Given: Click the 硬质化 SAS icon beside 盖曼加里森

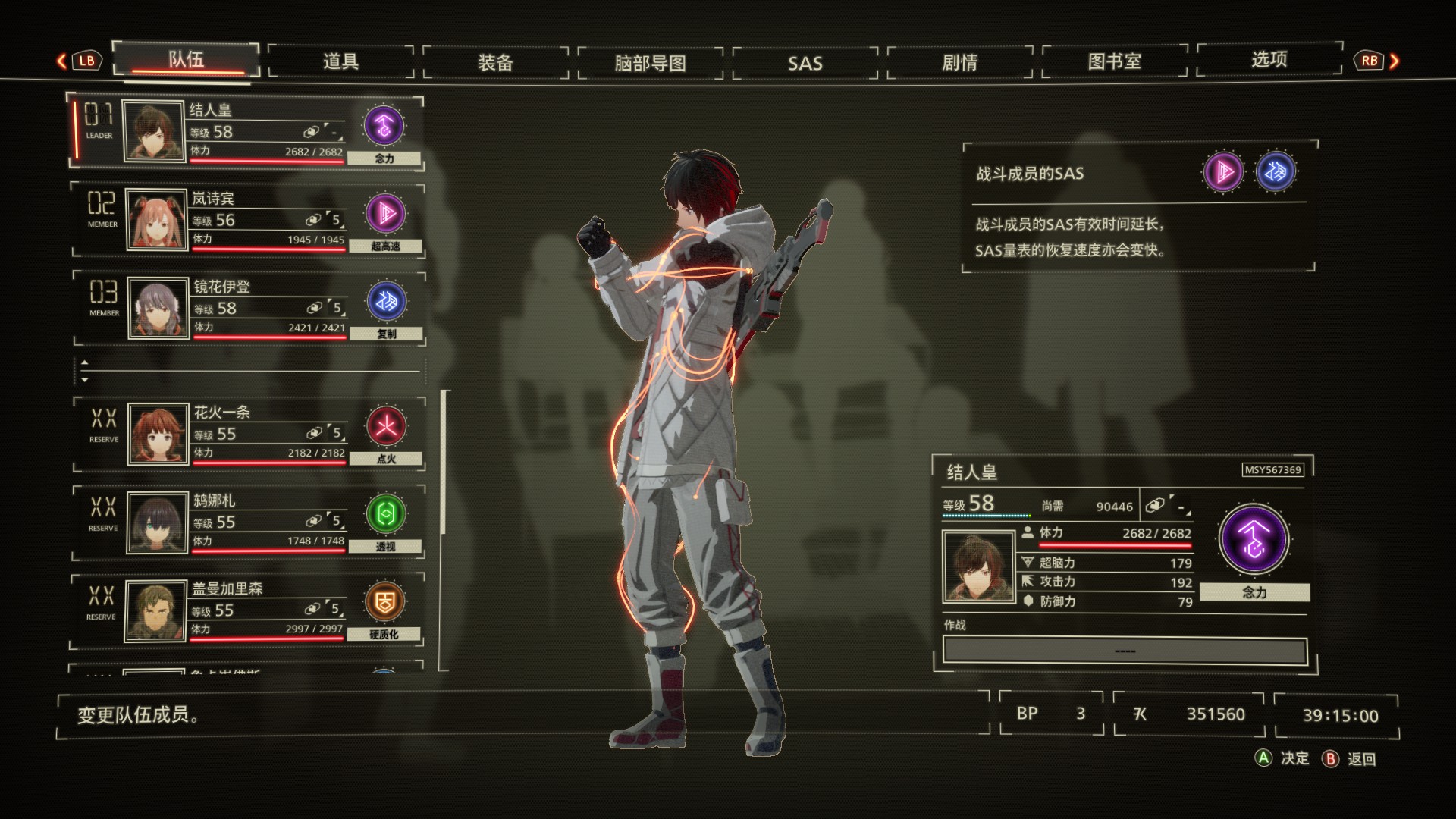Looking at the screenshot, I should tap(384, 601).
